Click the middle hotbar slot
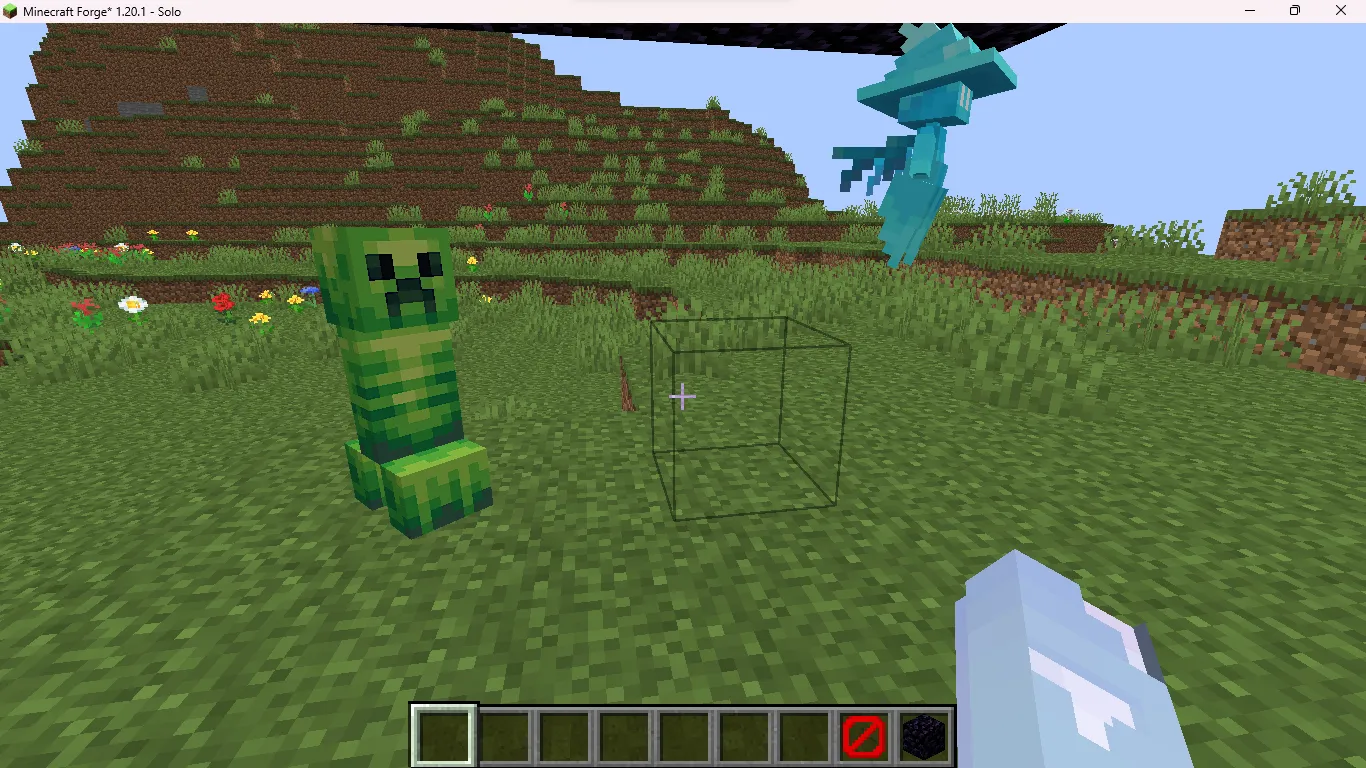Screen dimensions: 1366x768 click(x=683, y=738)
